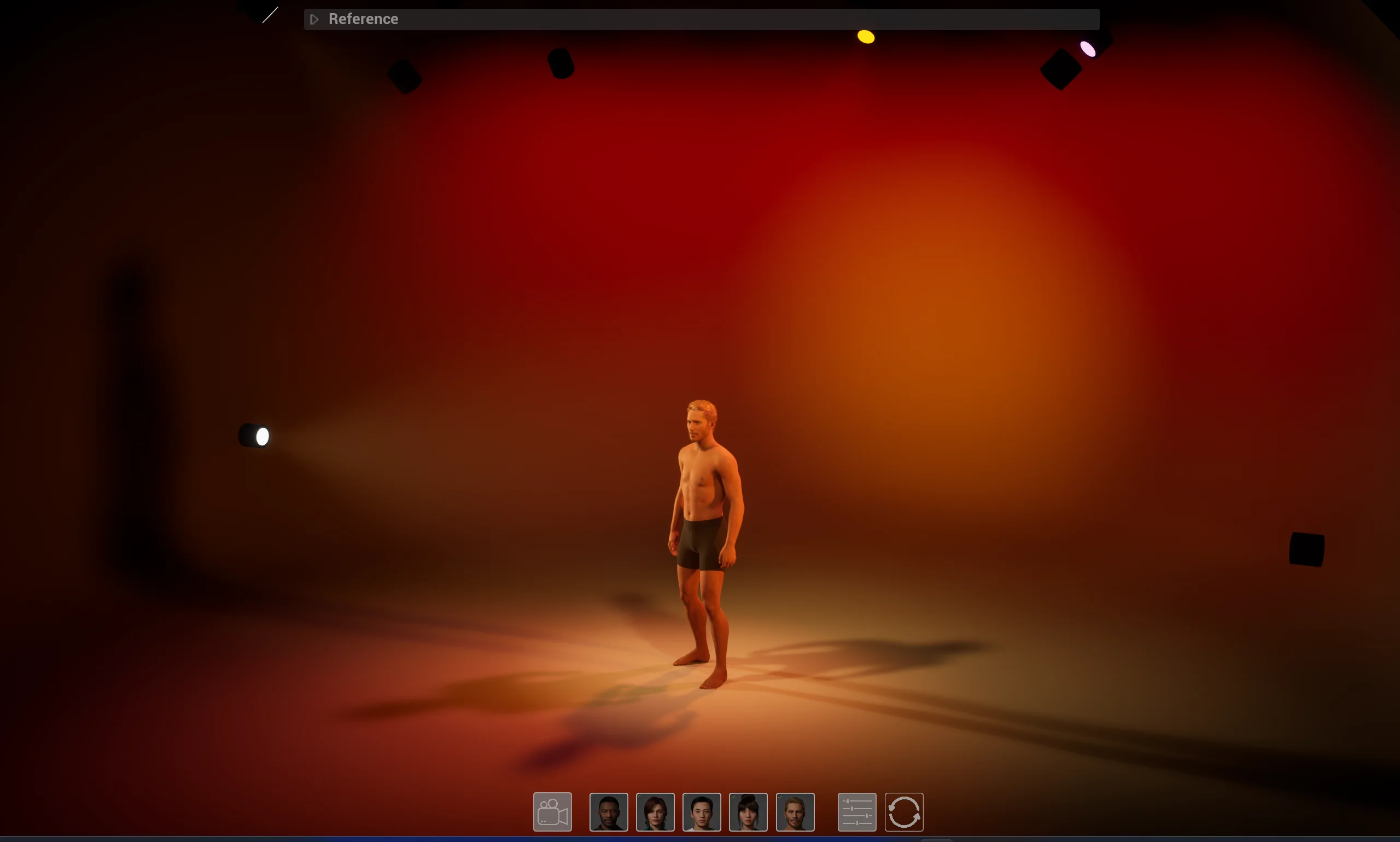
Task: Open the camera capture tool
Action: point(551,811)
